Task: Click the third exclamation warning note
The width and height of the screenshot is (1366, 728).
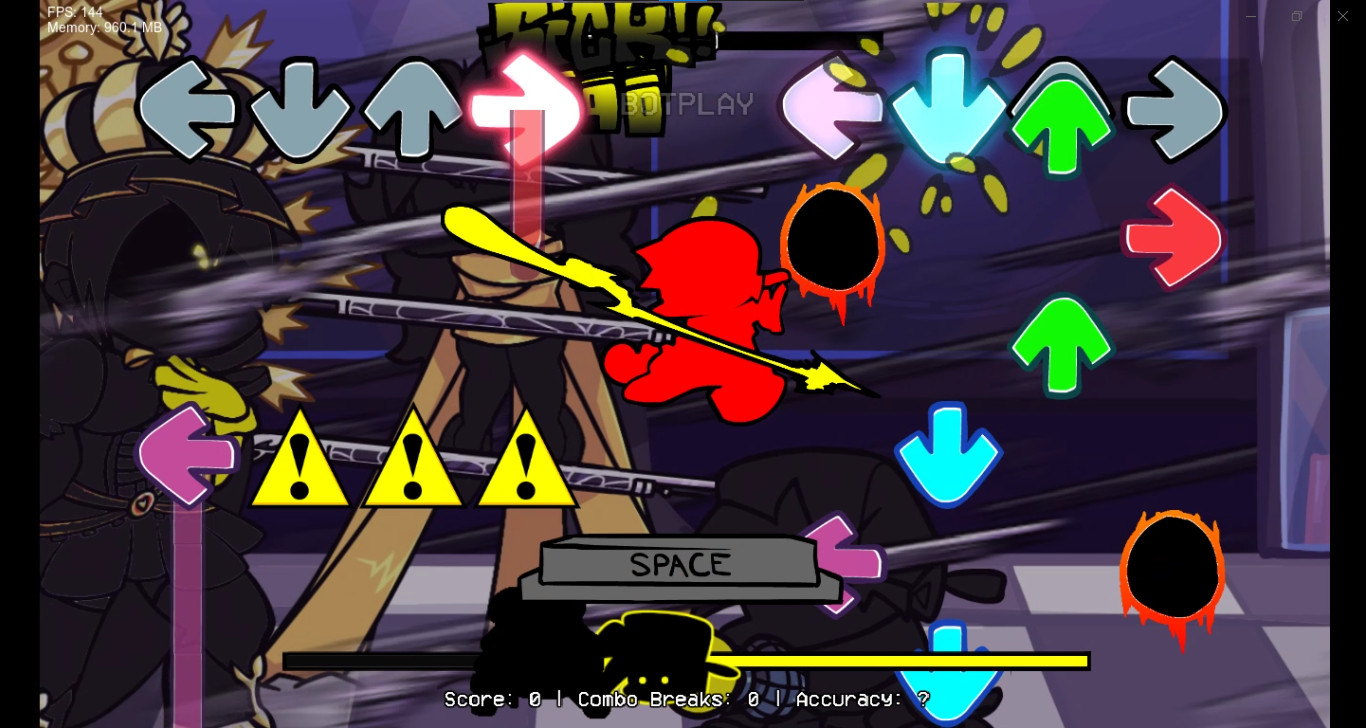Action: click(x=528, y=462)
